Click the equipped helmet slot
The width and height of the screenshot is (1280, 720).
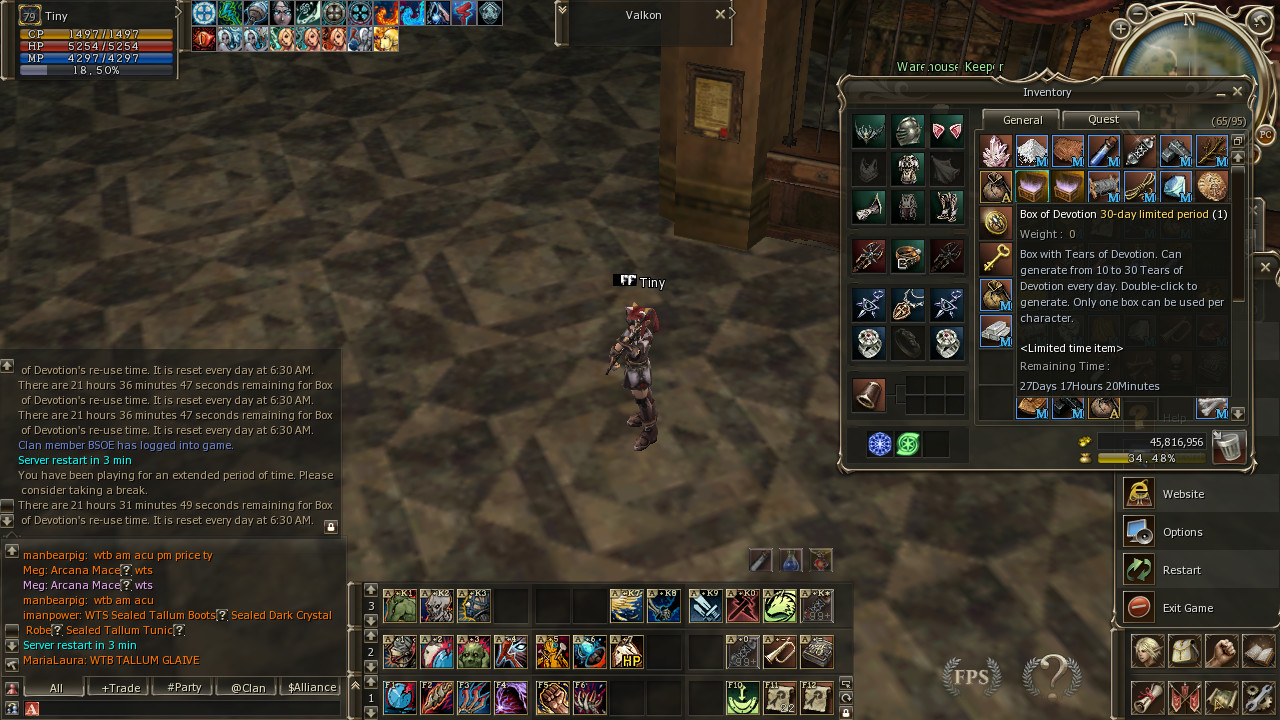pos(908,131)
